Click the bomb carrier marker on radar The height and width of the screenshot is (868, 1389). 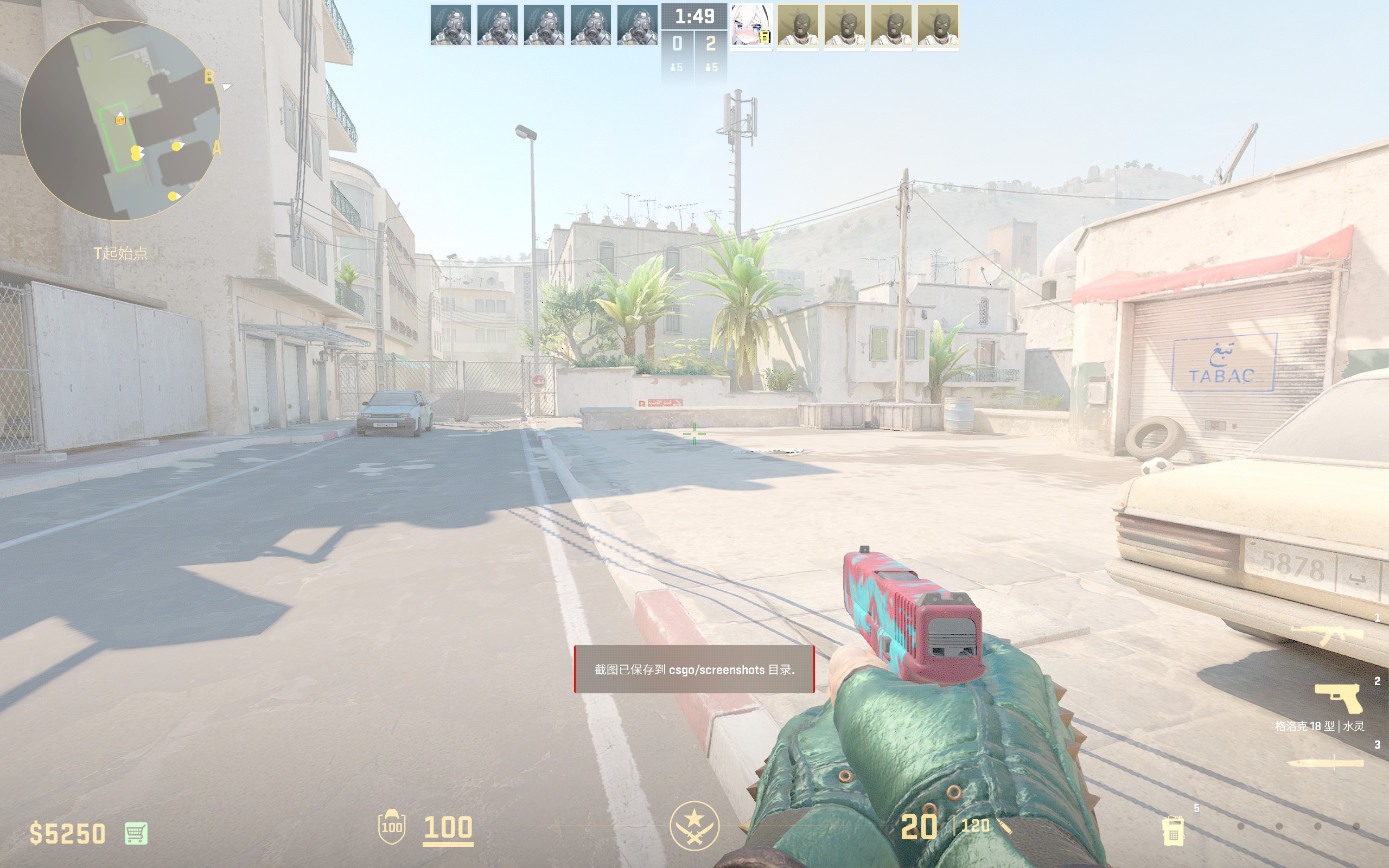pyautogui.click(x=120, y=119)
